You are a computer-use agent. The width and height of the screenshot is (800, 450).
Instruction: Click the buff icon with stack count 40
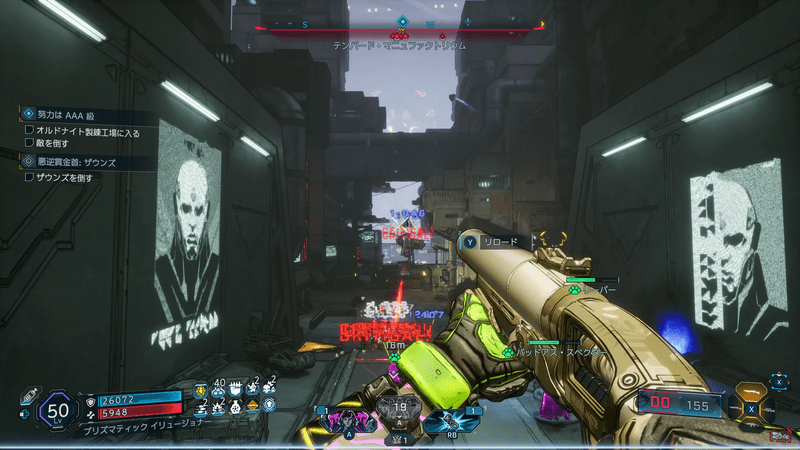(219, 390)
